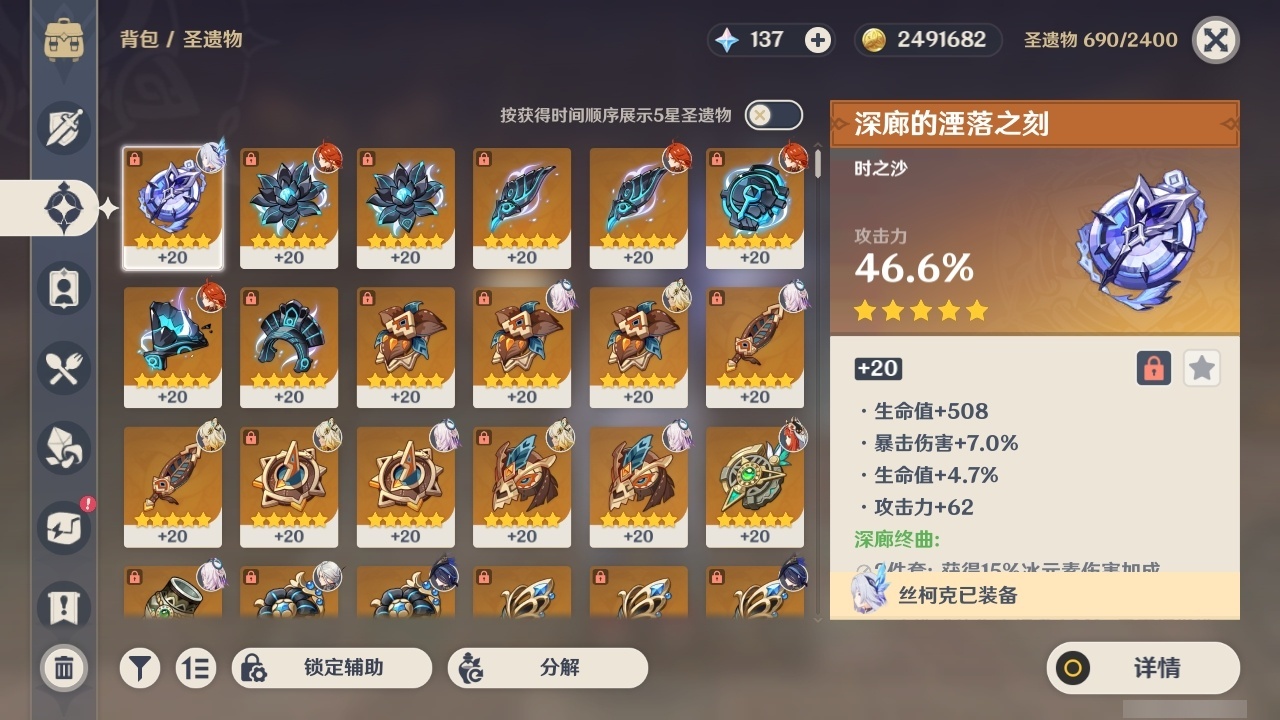
Task: Switch to the food inventory category
Action: [x=64, y=368]
